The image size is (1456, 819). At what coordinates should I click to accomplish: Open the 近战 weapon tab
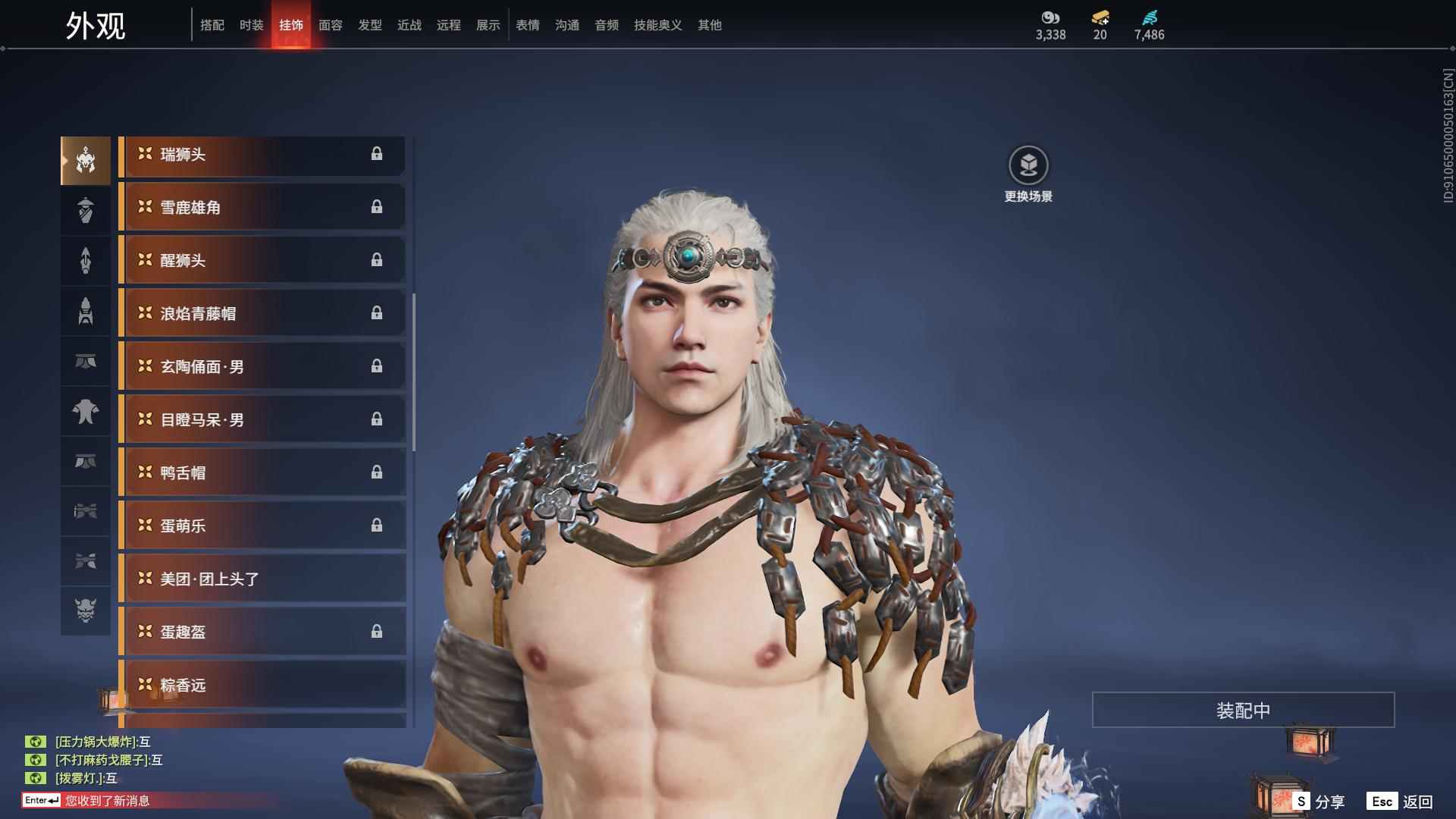409,25
